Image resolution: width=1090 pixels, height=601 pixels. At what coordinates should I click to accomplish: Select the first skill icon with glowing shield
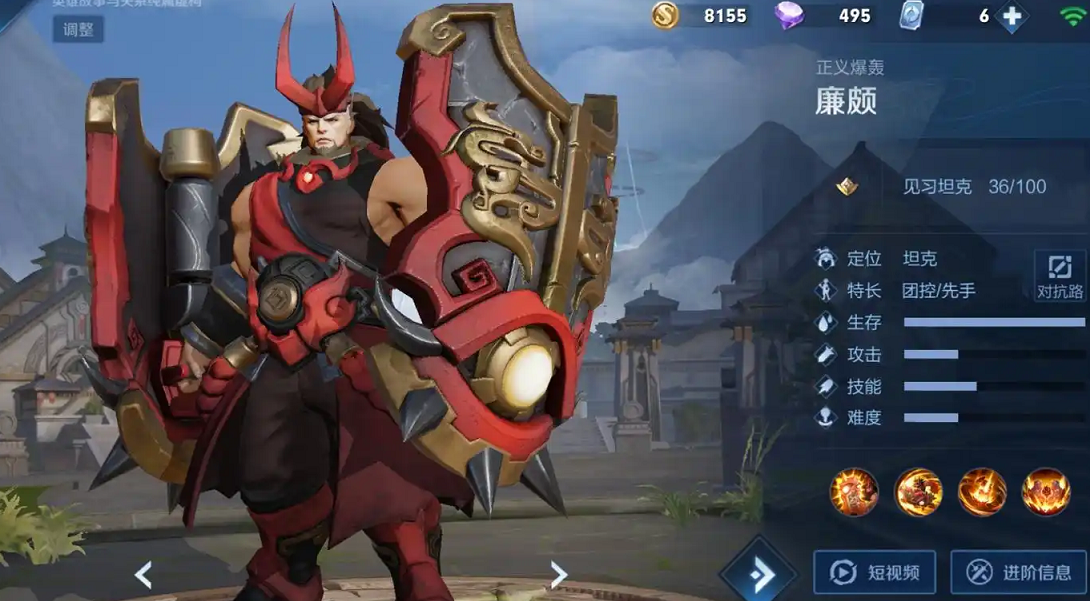pos(854,492)
